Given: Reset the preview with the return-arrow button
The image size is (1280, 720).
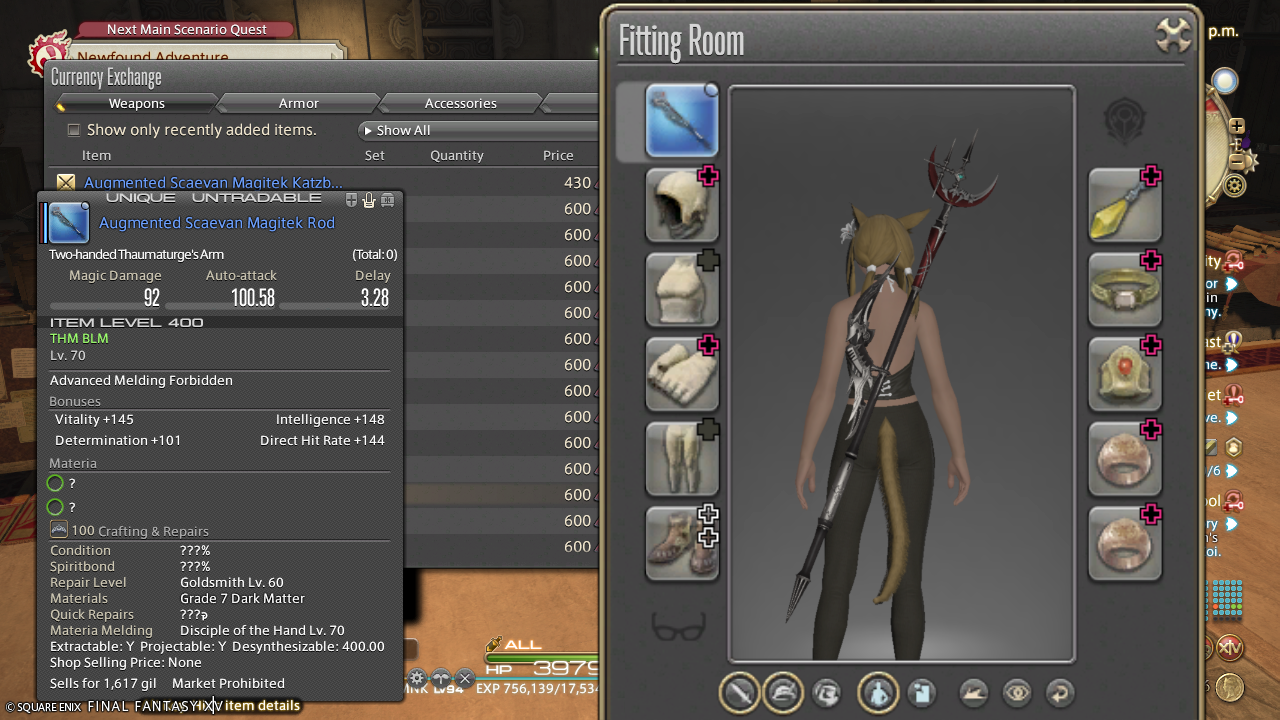Looking at the screenshot, I should 1059,692.
